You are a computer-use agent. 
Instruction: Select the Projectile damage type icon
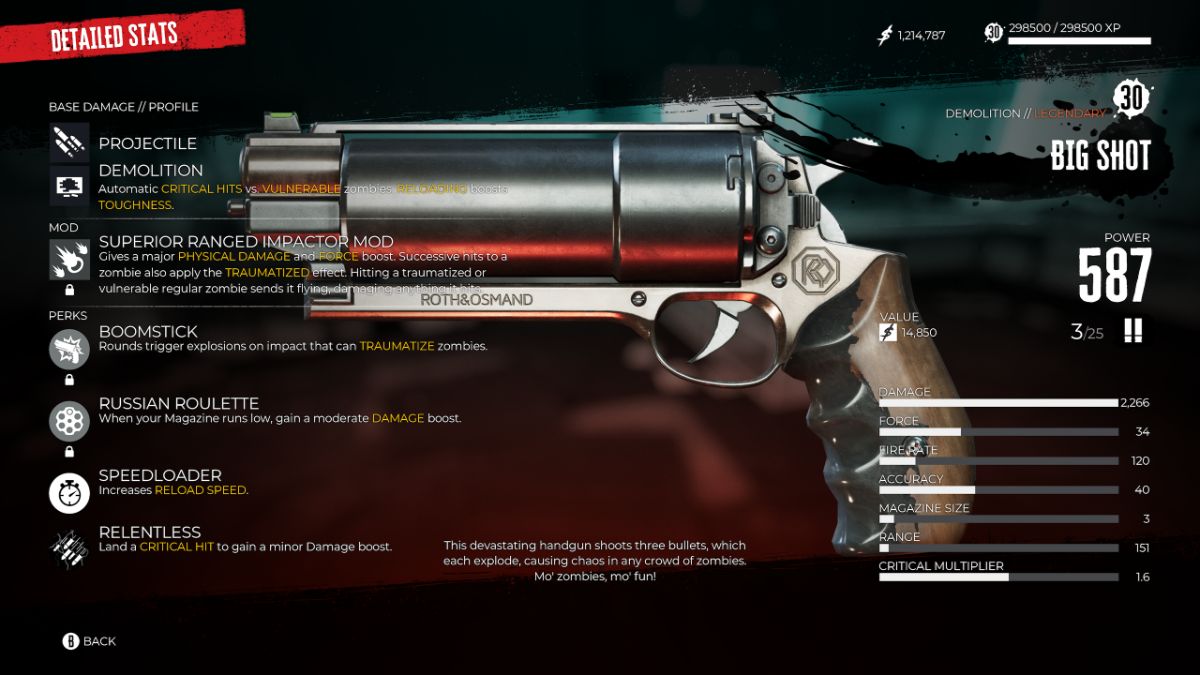point(69,143)
